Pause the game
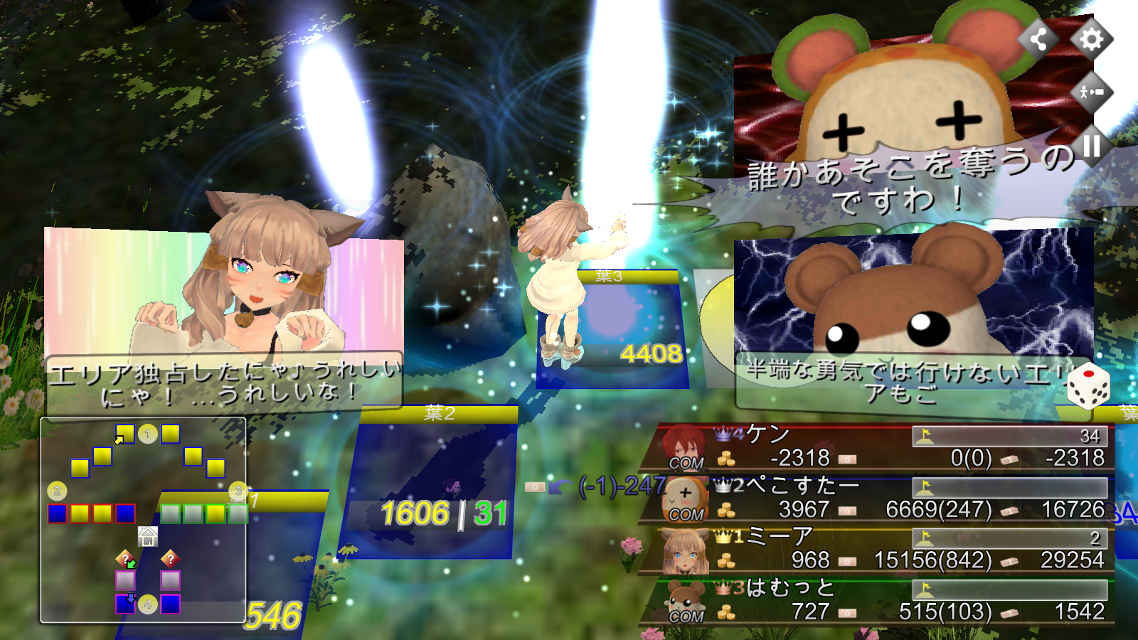 click(x=1091, y=146)
